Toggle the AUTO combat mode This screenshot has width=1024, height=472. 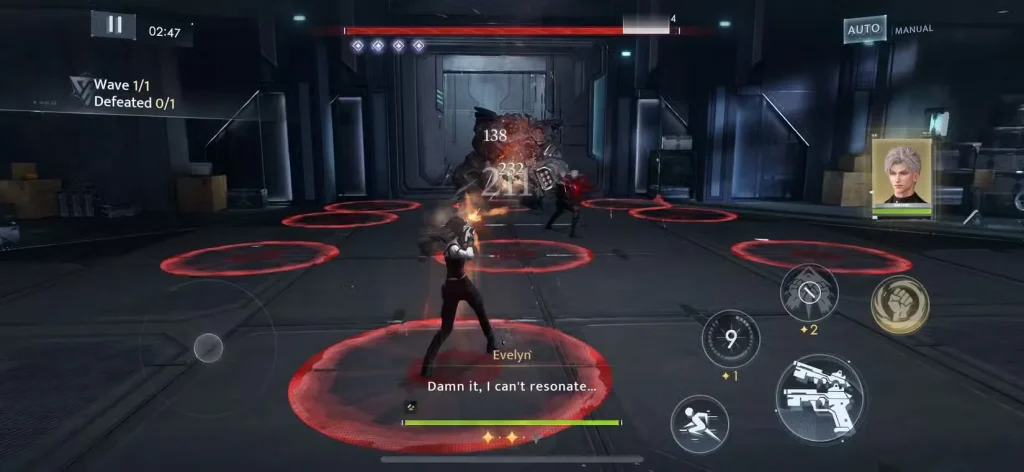[864, 29]
